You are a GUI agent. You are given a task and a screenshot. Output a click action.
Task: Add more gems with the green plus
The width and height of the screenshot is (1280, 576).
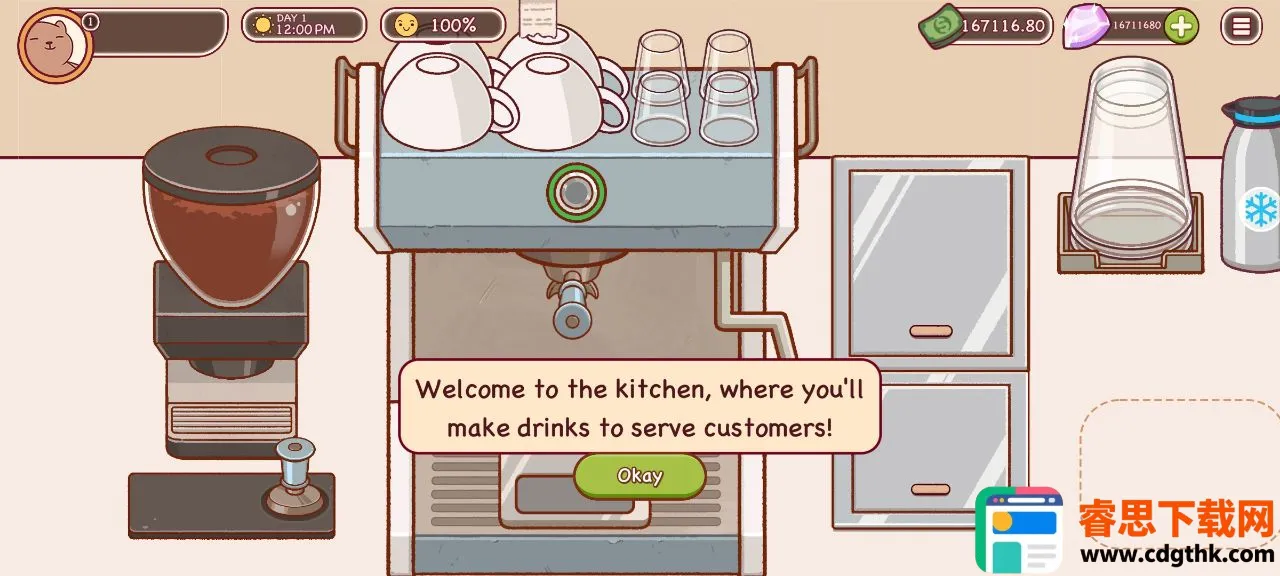point(1181,26)
